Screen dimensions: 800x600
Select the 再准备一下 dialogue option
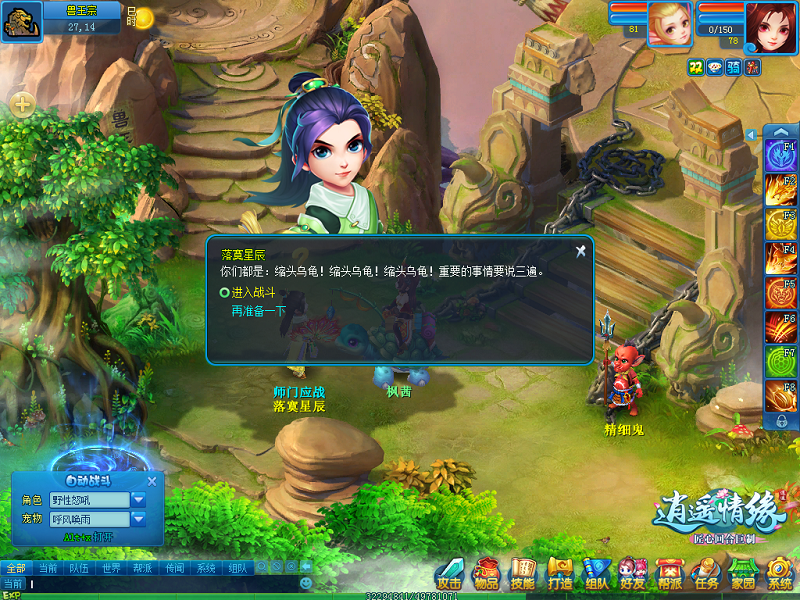tap(258, 311)
